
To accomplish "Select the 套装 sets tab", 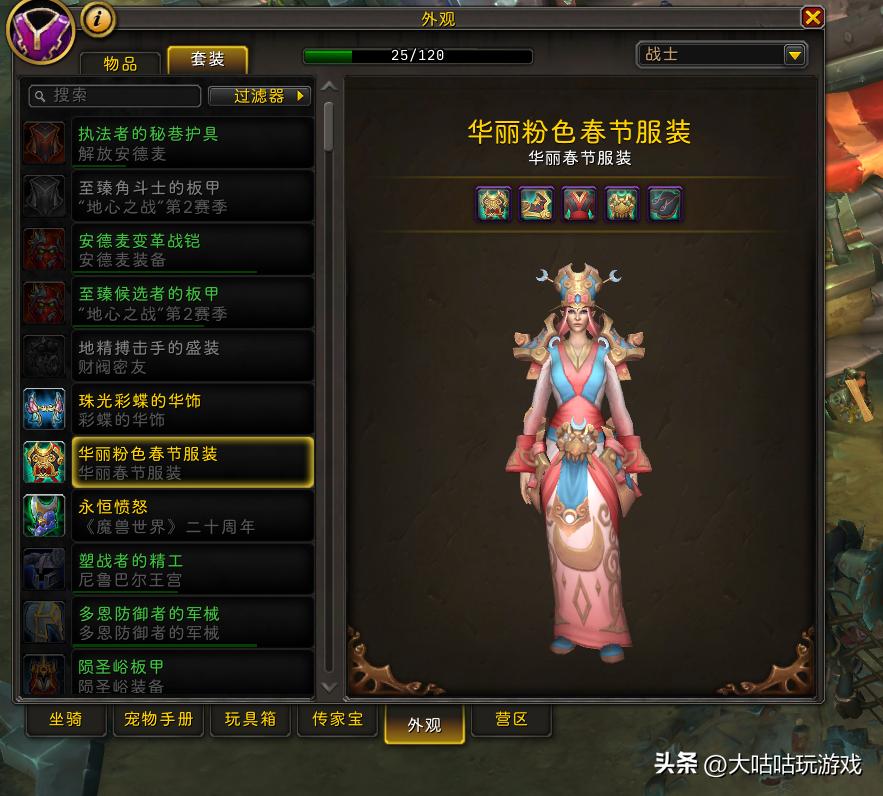I will [x=207, y=60].
